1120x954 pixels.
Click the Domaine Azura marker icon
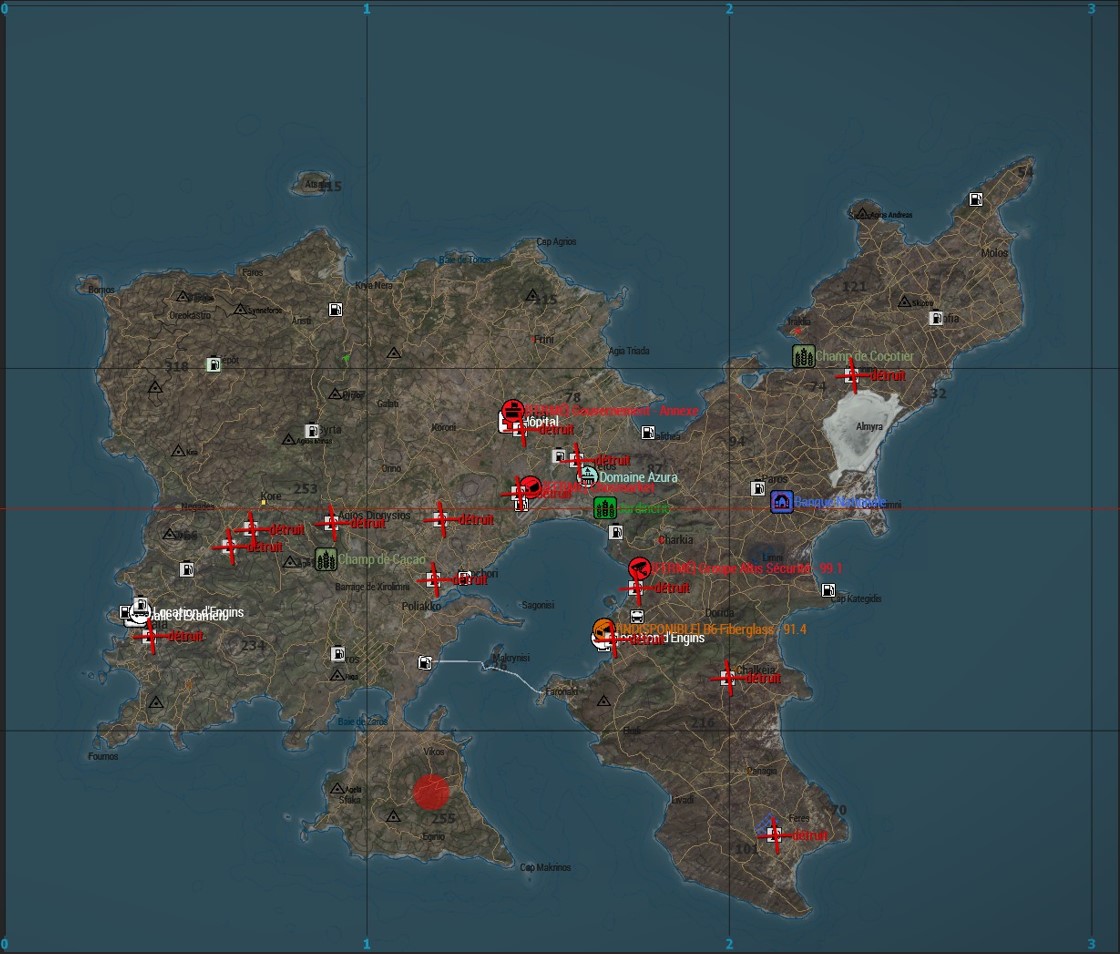pyautogui.click(x=588, y=477)
